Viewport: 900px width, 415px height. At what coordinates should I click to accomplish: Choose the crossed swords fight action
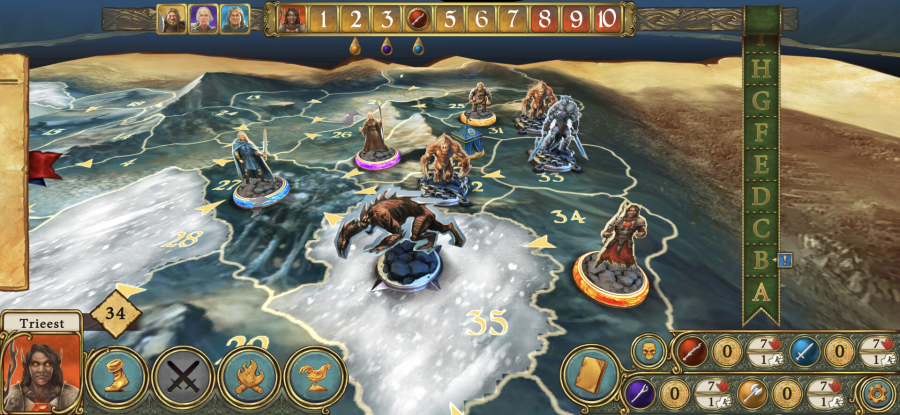tap(183, 379)
